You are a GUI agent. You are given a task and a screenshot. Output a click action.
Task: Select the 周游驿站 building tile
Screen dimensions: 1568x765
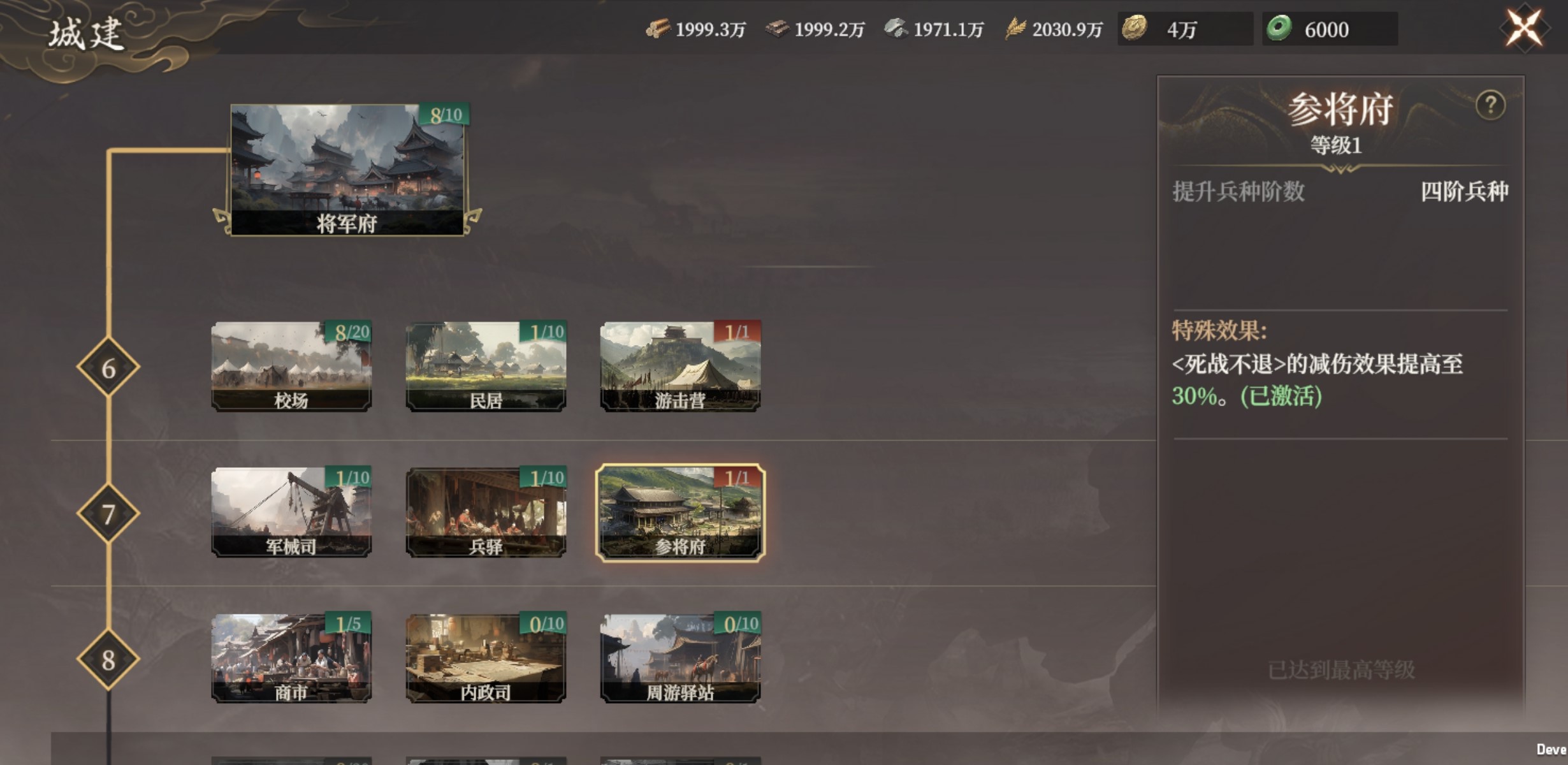(x=680, y=658)
